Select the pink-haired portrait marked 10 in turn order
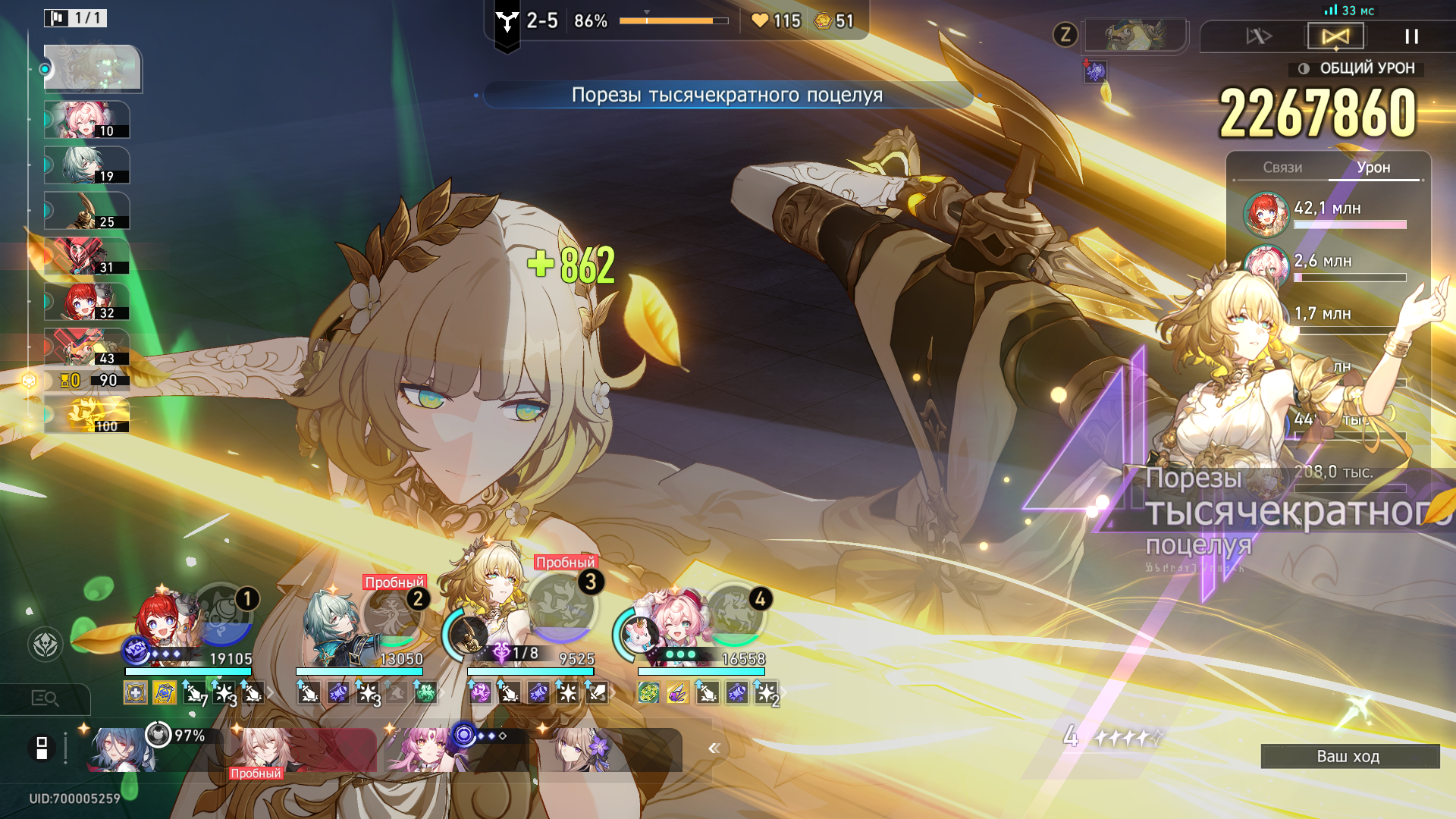The height and width of the screenshot is (819, 1456). coord(86,121)
